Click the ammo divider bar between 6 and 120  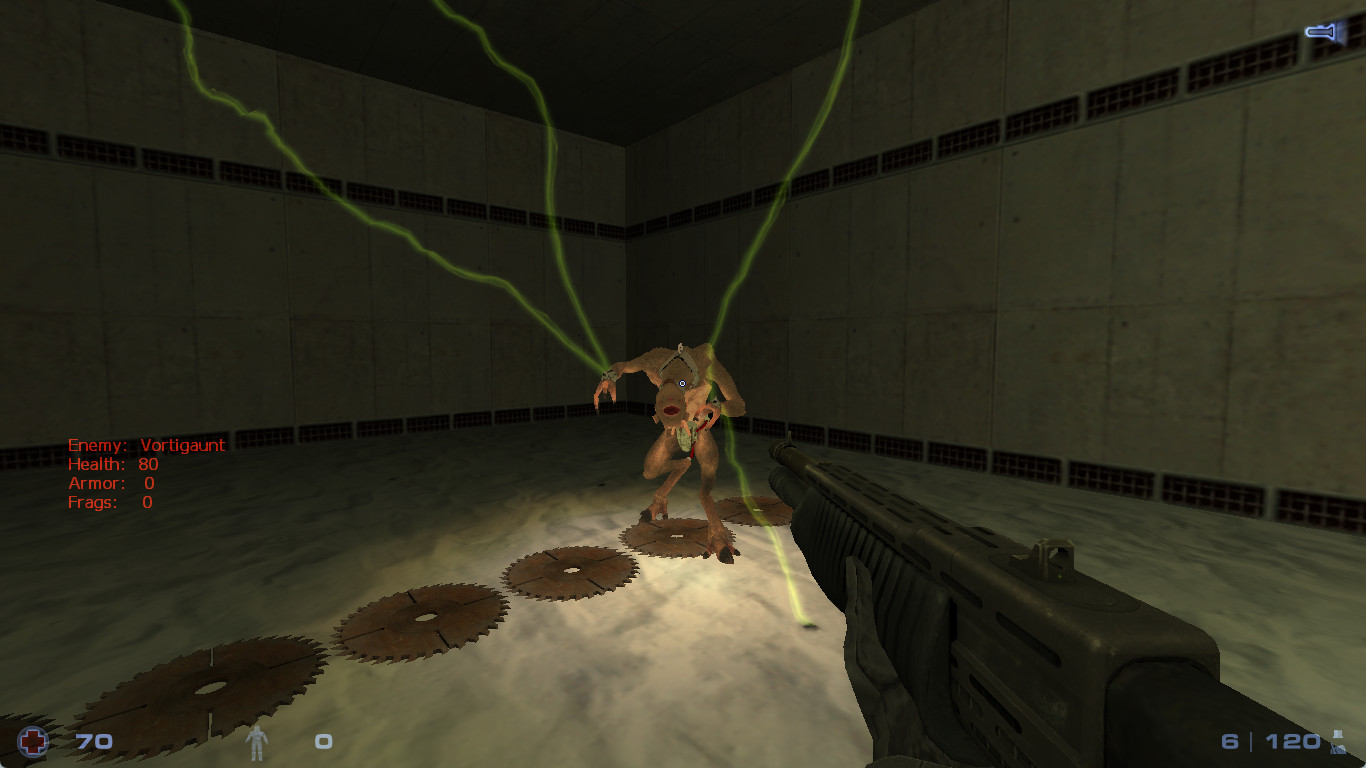point(1249,742)
